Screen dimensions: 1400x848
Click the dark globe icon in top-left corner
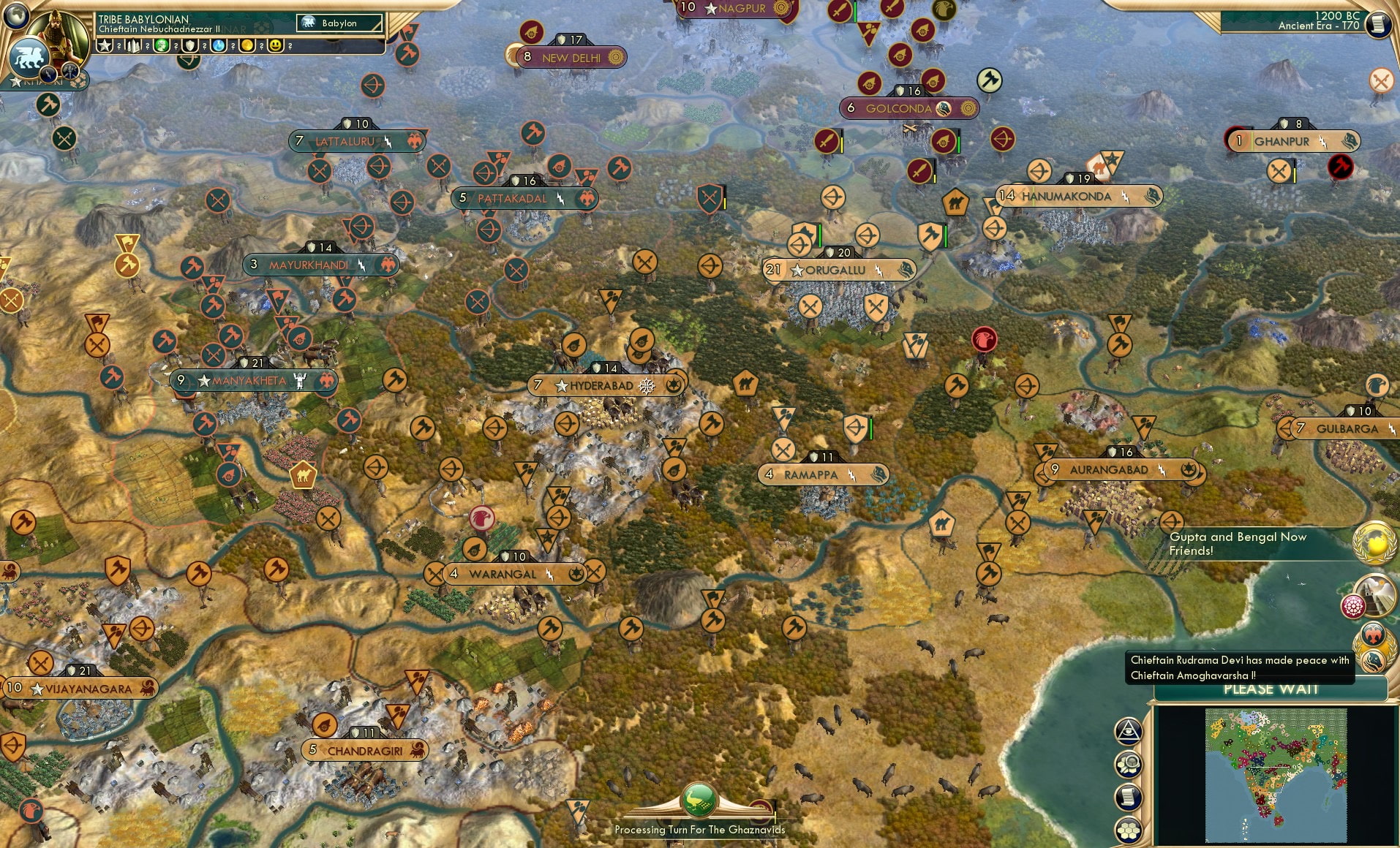pos(16,16)
